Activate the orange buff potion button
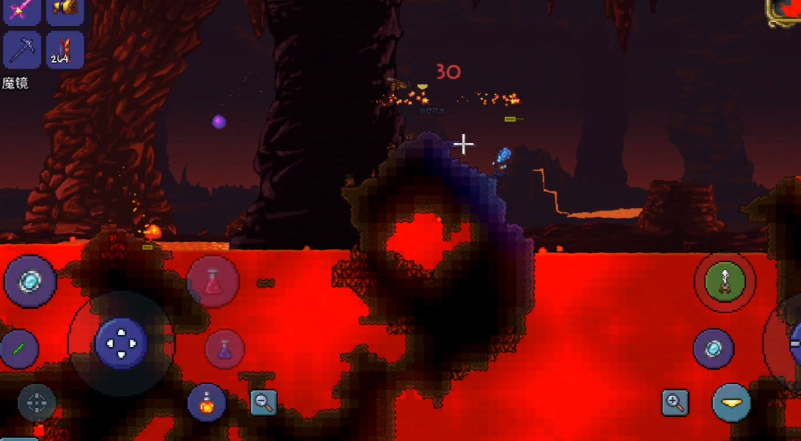The height and width of the screenshot is (441, 801). click(205, 402)
